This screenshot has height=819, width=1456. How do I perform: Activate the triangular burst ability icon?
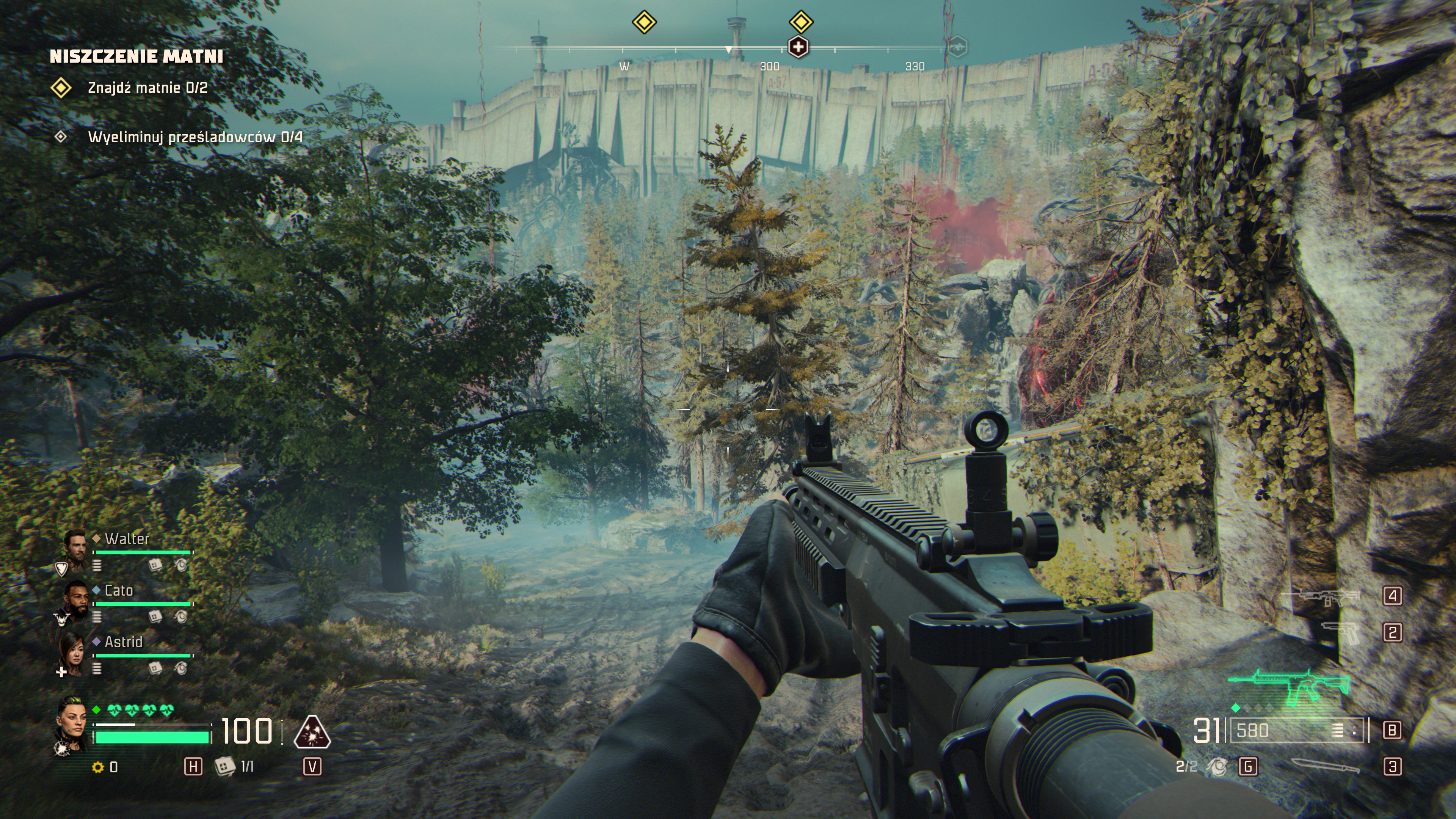tap(312, 733)
